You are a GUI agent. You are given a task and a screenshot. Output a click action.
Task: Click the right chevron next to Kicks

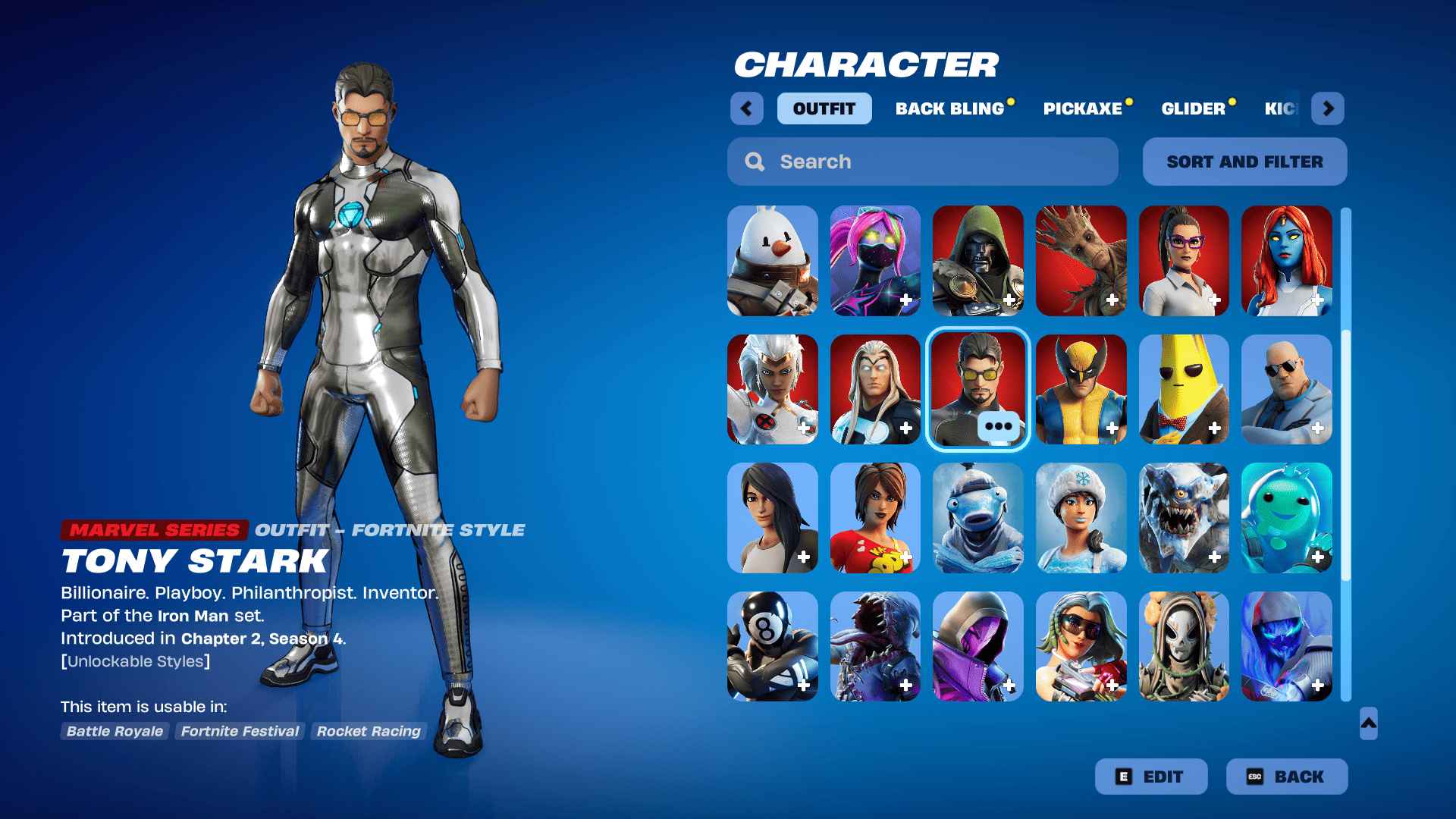pos(1328,108)
